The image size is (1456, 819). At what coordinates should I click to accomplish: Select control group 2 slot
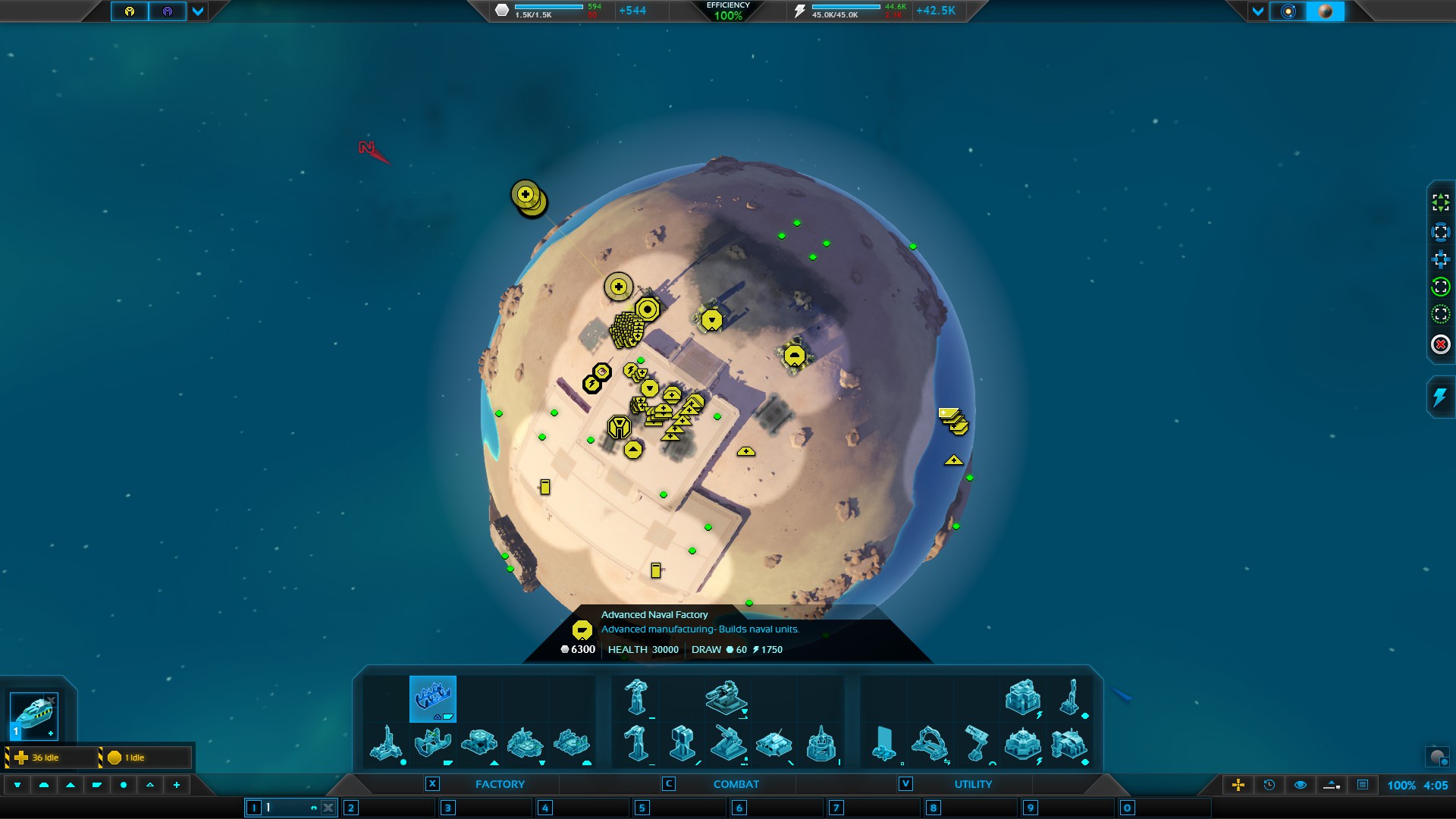pyautogui.click(x=350, y=808)
